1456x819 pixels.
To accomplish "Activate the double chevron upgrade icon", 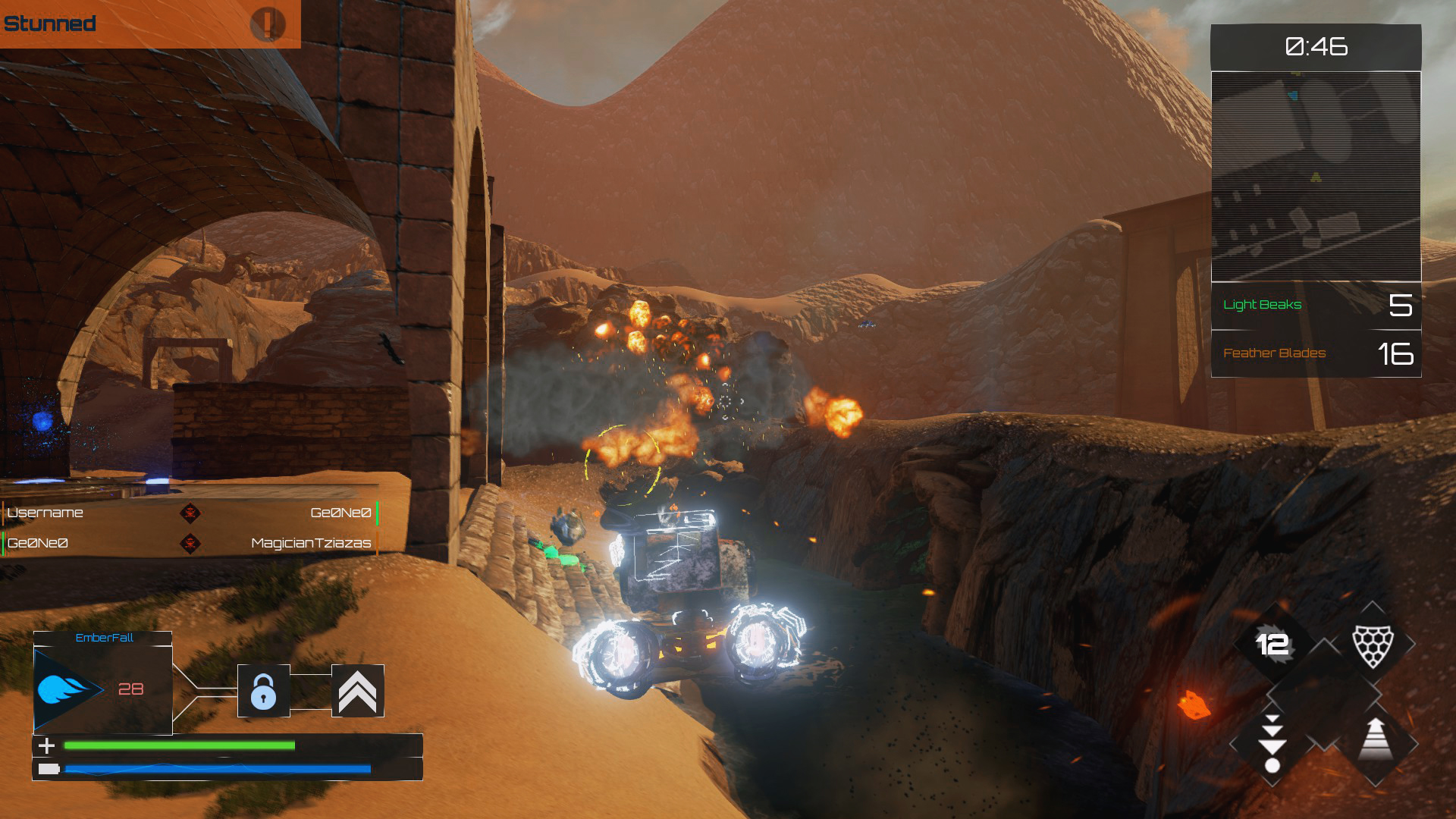I will (357, 691).
